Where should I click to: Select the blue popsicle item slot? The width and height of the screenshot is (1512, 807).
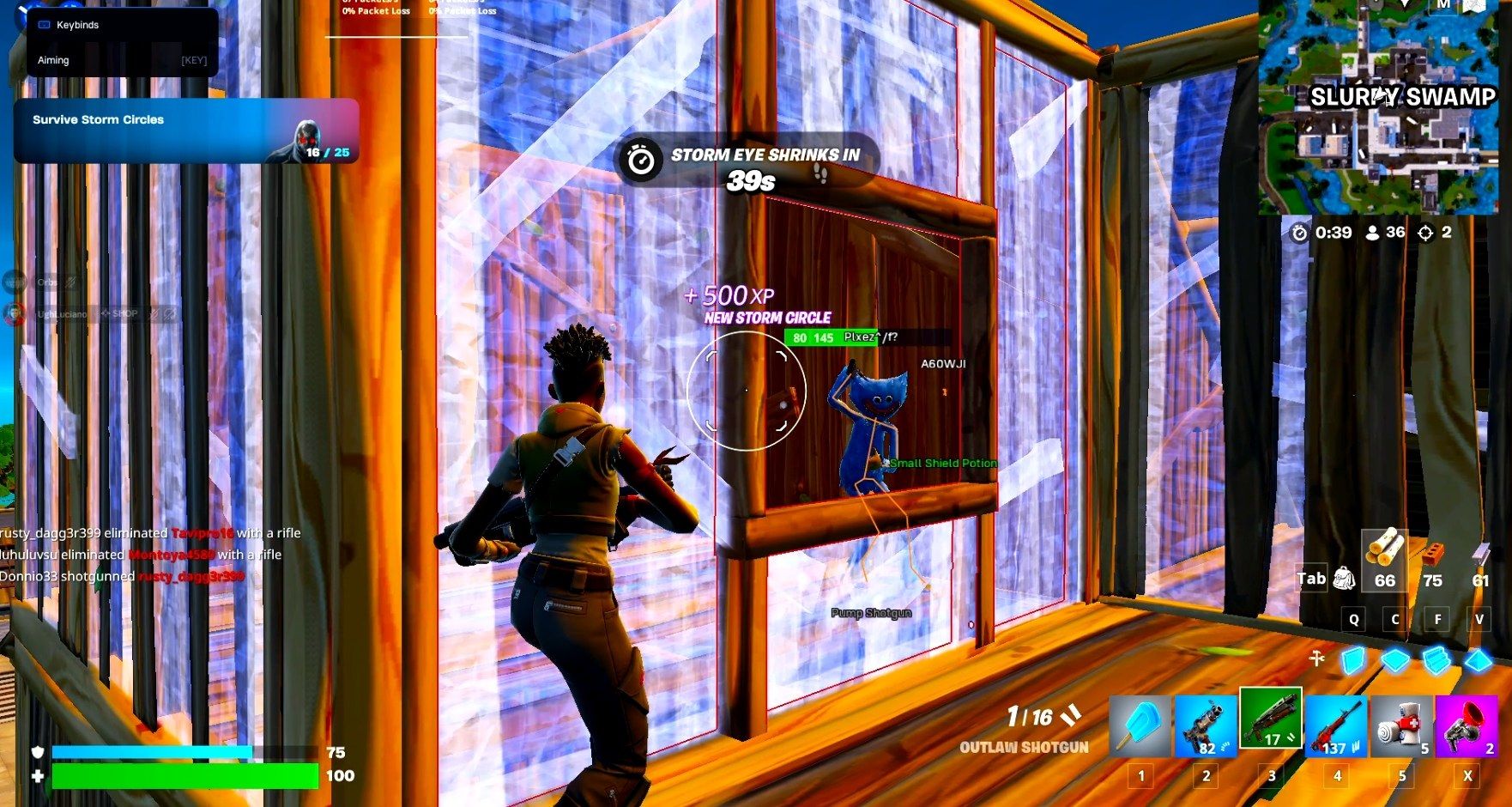coord(1140,727)
